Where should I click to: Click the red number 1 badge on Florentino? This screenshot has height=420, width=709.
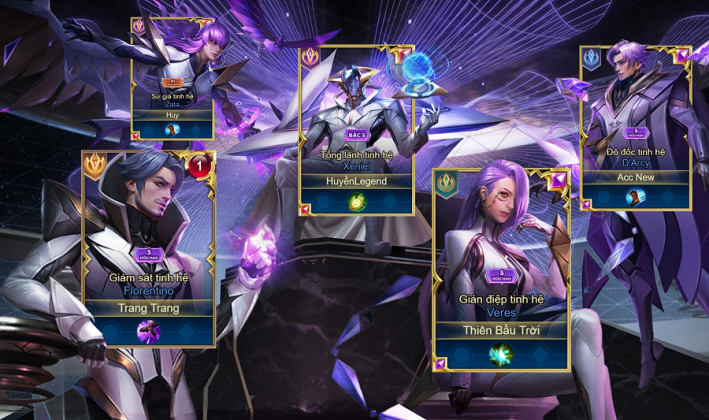coord(200,167)
